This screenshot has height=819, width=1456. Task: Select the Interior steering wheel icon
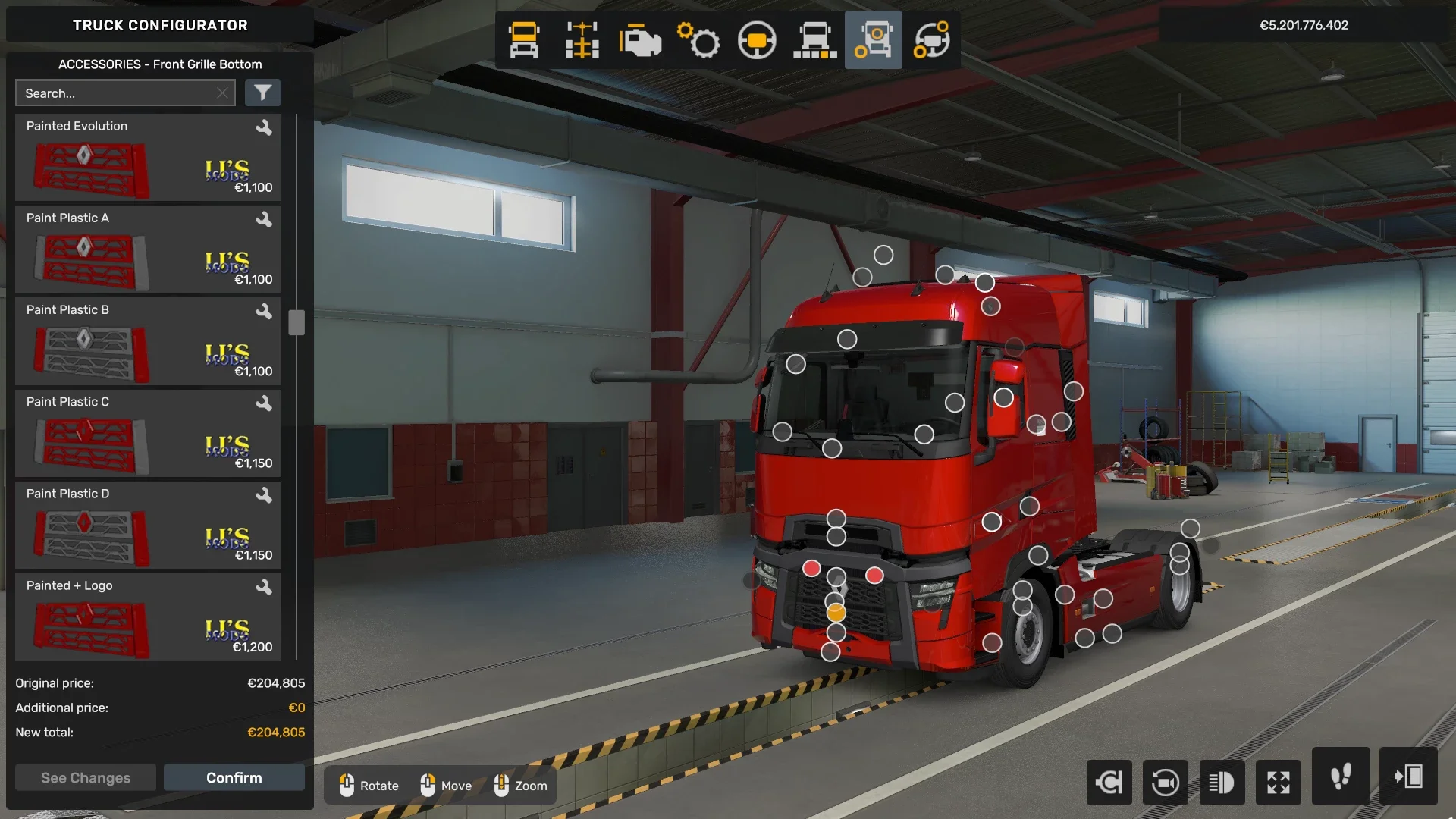pyautogui.click(x=757, y=39)
